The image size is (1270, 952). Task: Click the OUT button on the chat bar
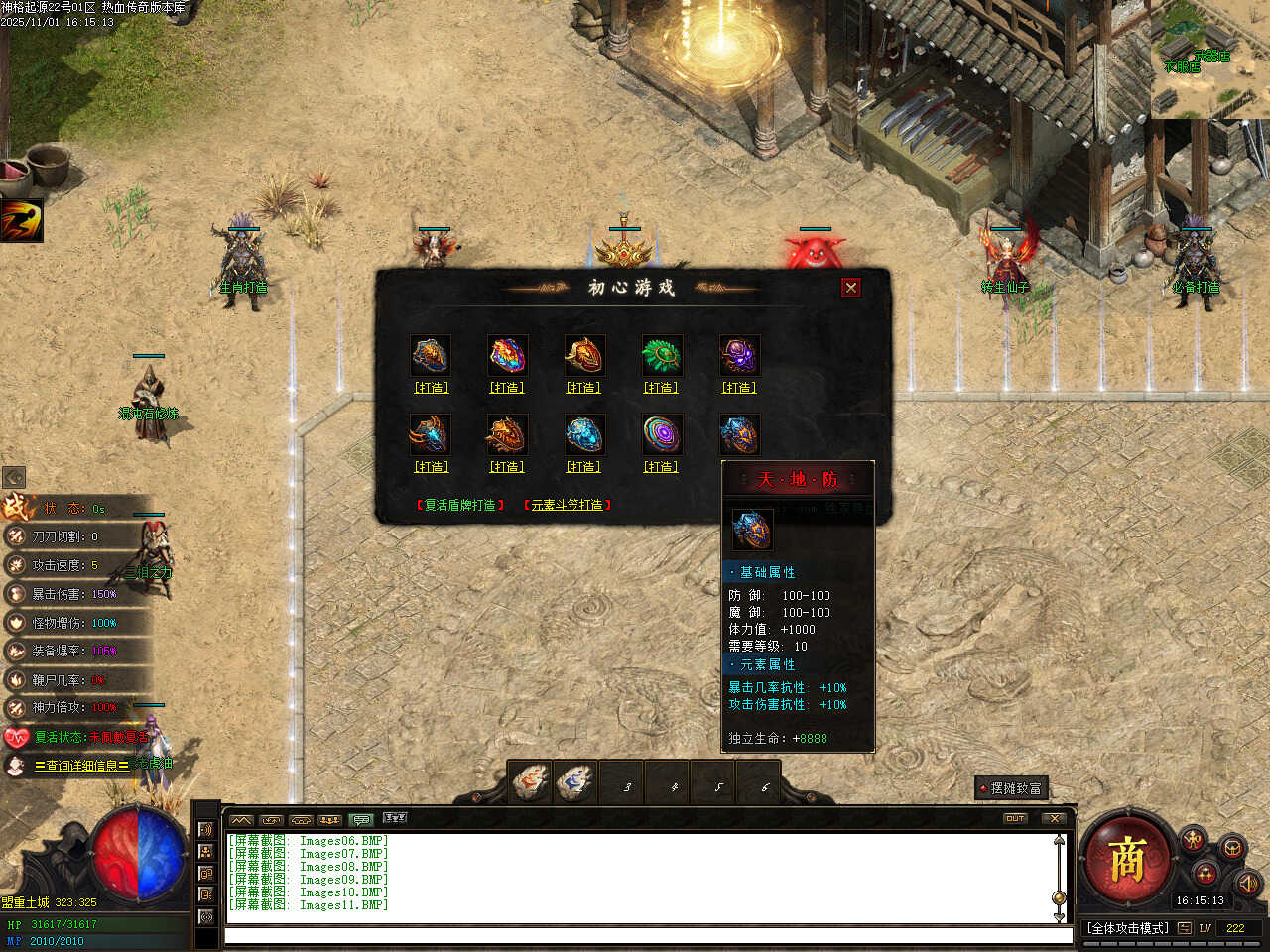(1015, 819)
